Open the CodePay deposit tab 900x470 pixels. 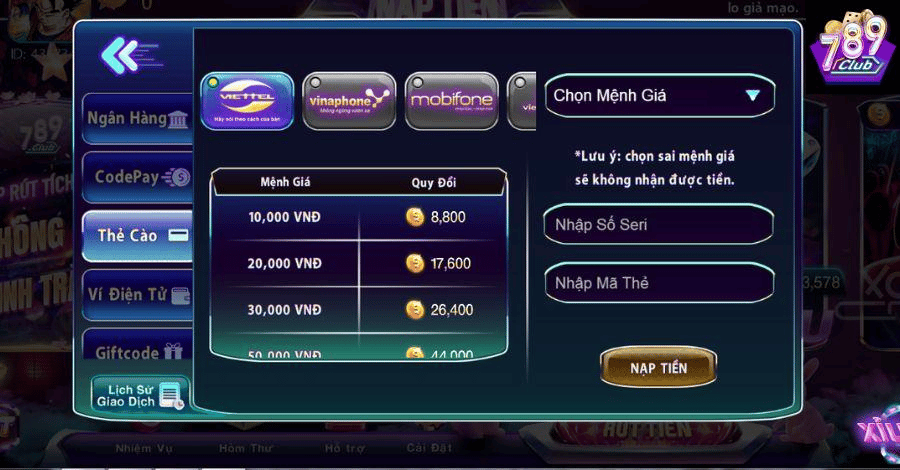[137, 177]
